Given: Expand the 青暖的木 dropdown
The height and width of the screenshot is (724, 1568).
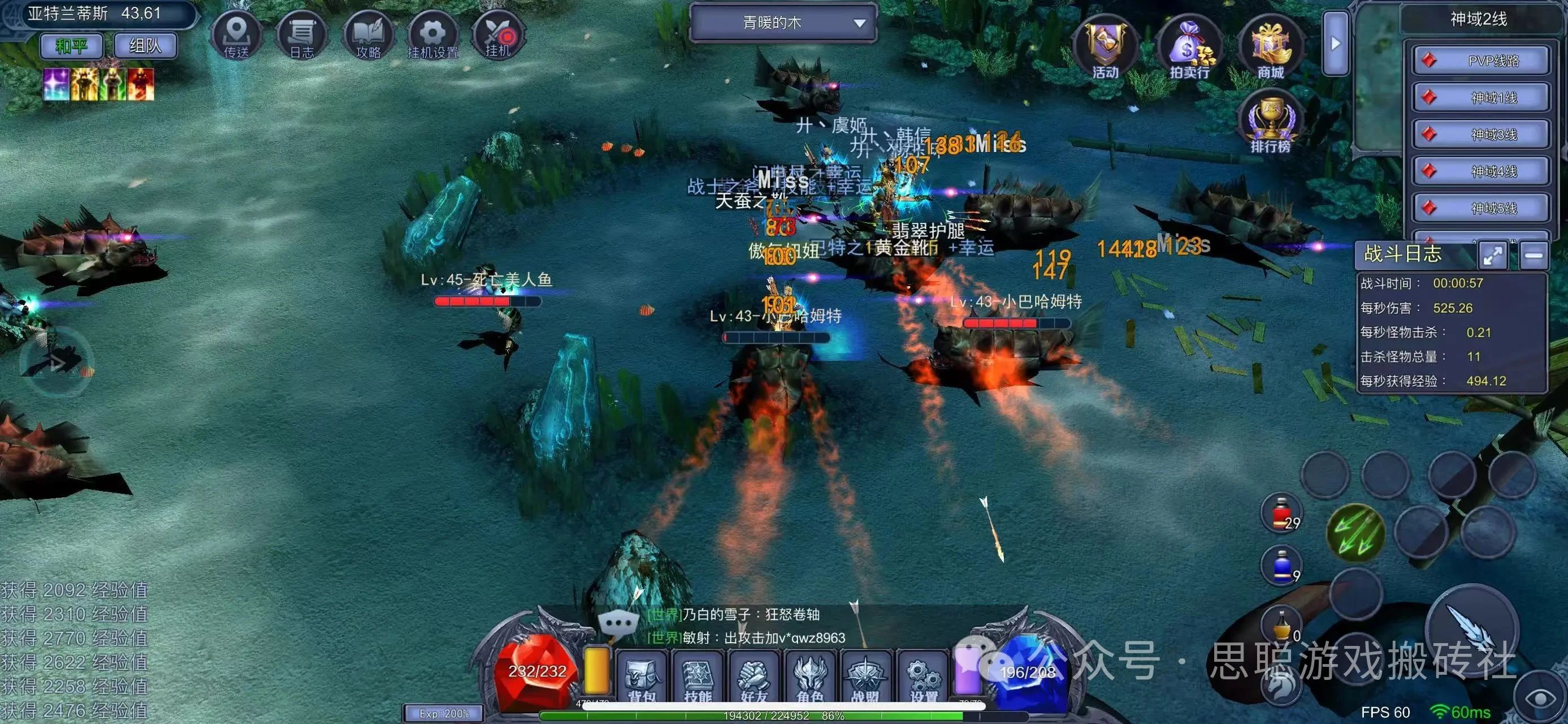Looking at the screenshot, I should [783, 23].
